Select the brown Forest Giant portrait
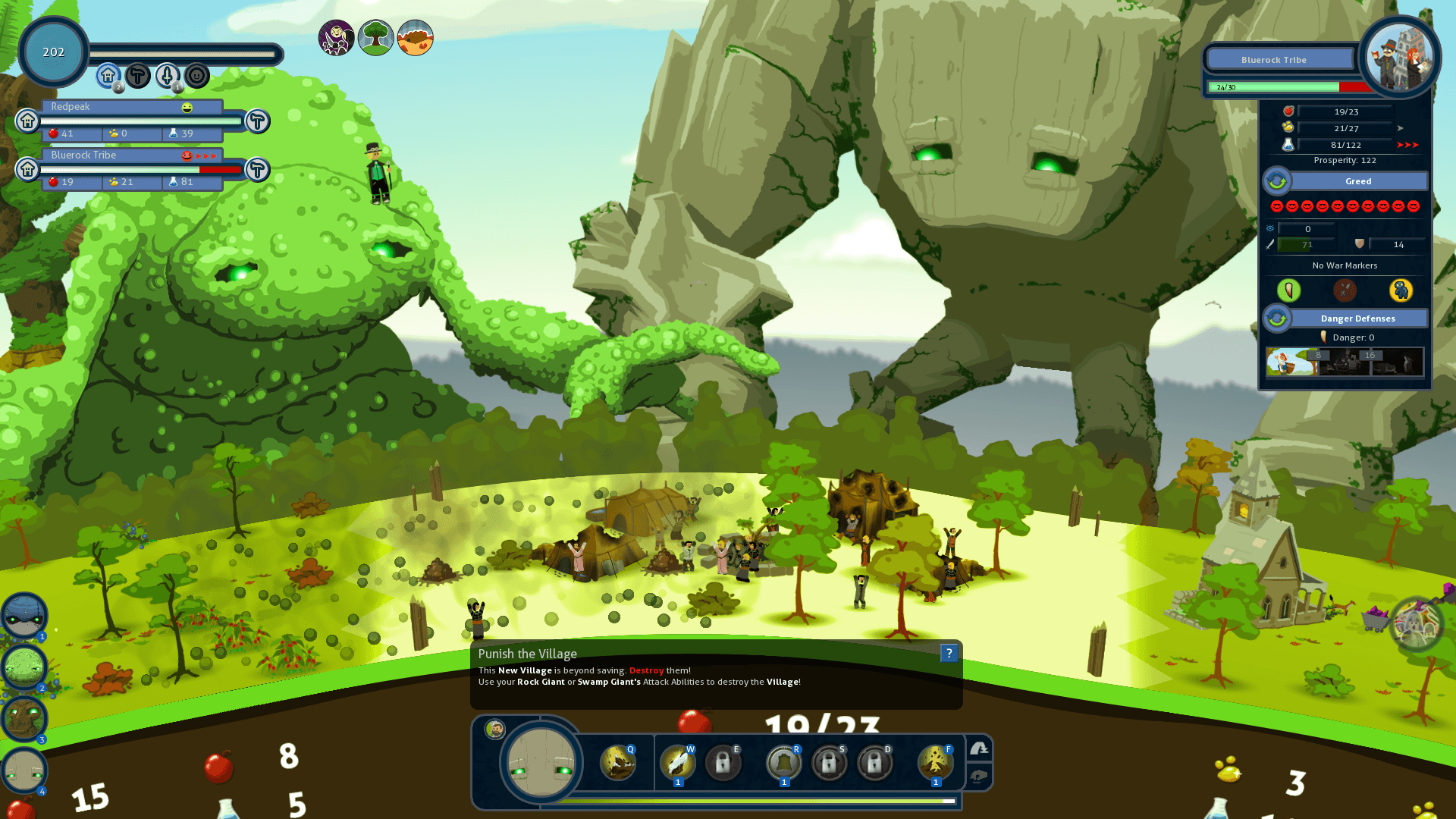1456x819 pixels. coord(24,719)
